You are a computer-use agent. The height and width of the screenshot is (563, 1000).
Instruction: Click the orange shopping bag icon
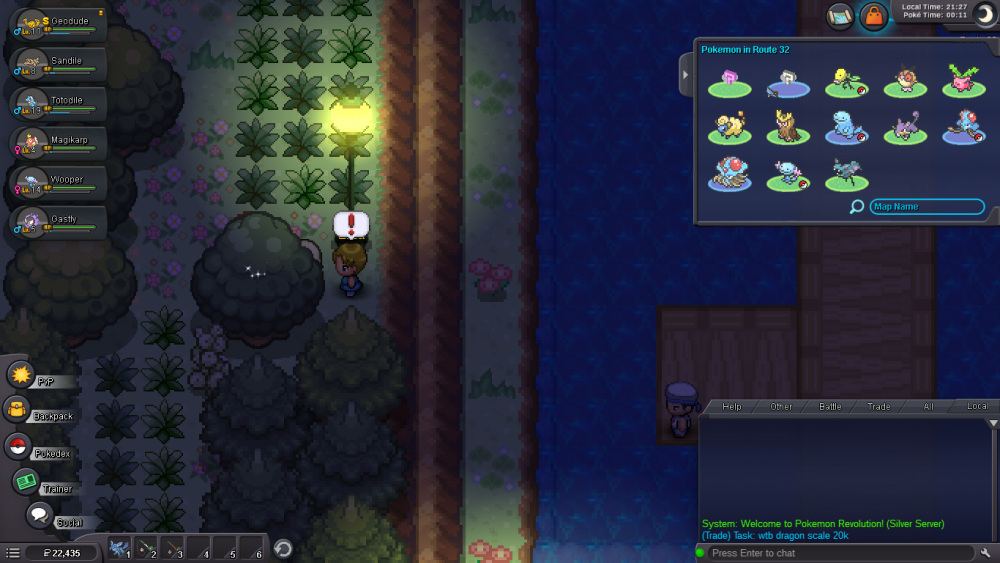(x=873, y=16)
